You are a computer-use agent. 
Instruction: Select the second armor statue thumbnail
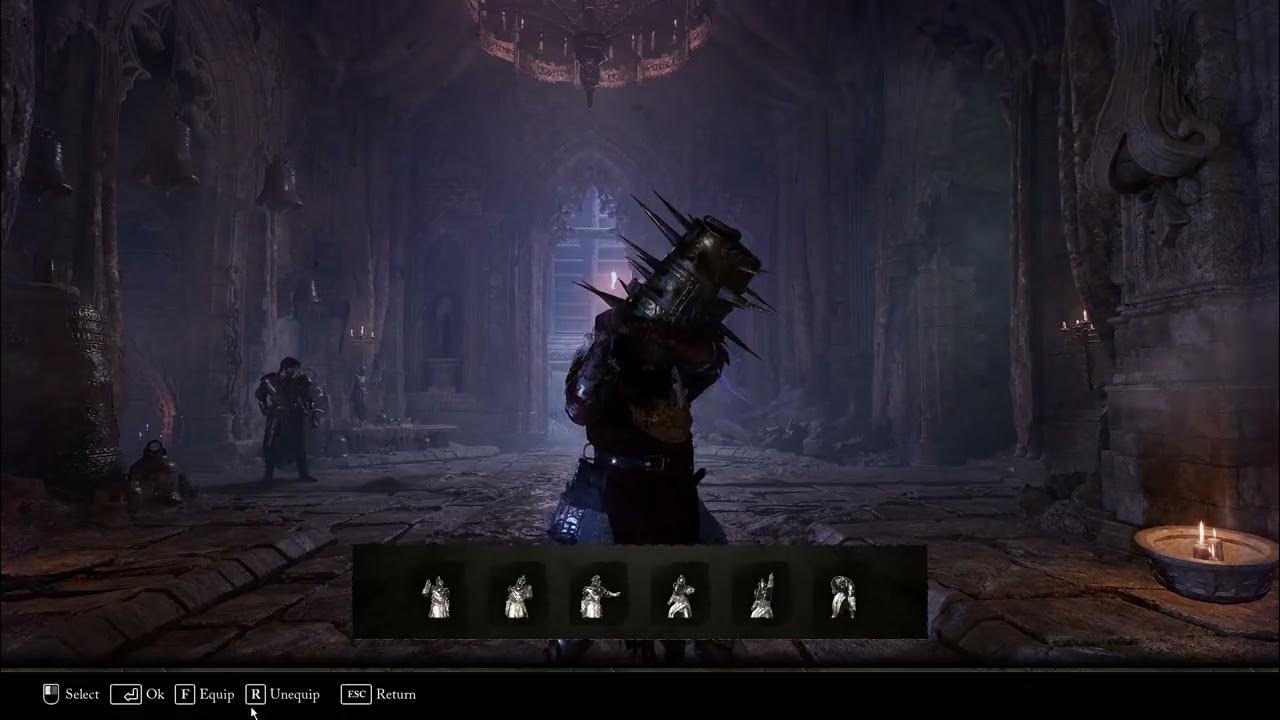pyautogui.click(x=517, y=596)
